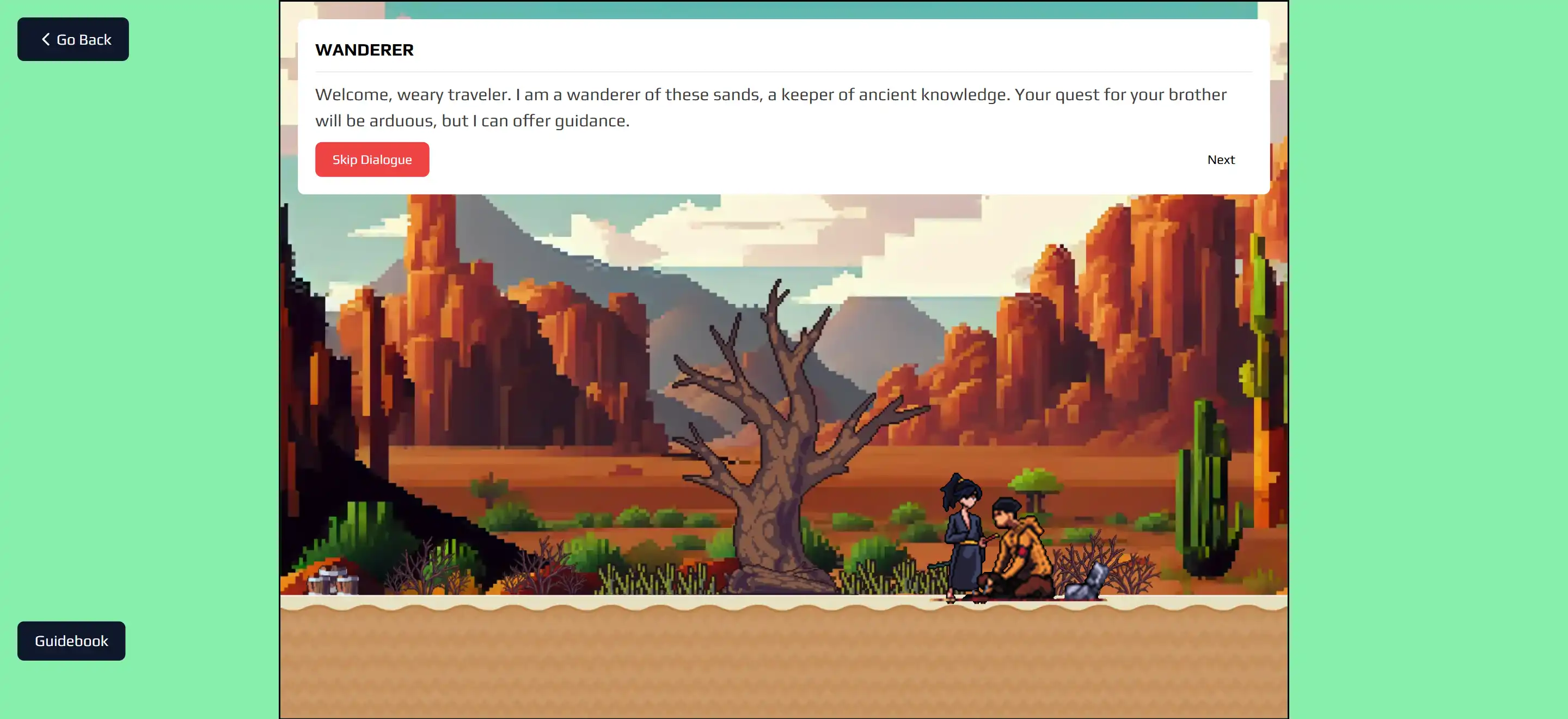Click the back chevron arrow icon

[45, 39]
